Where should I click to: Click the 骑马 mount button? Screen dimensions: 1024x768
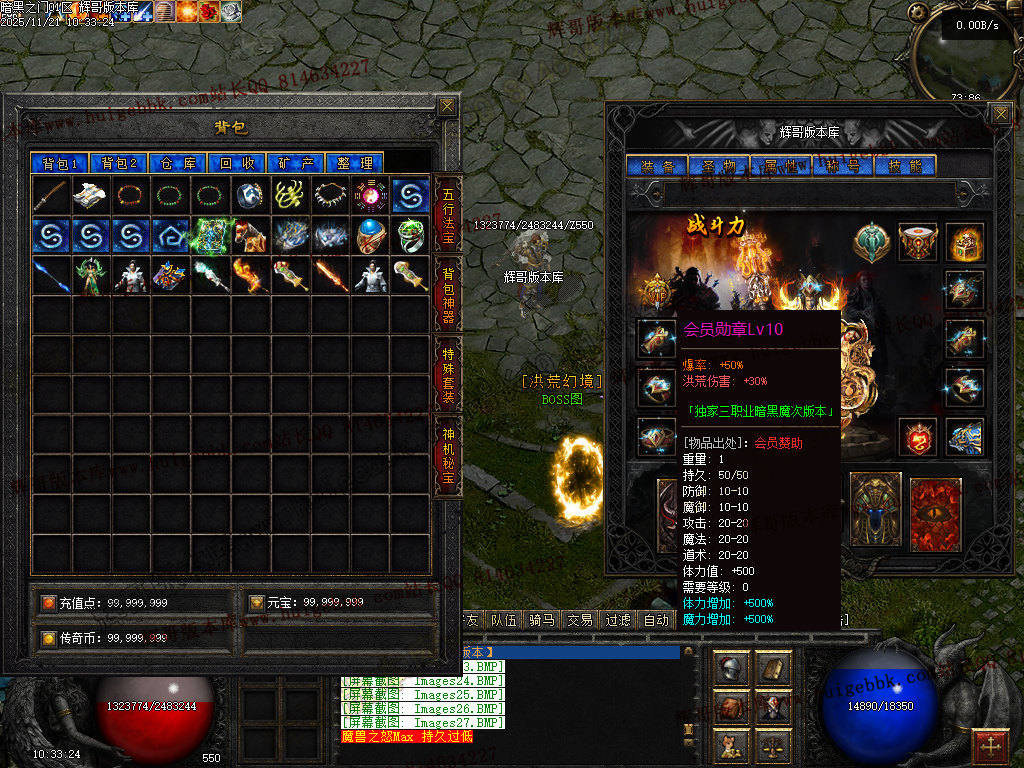[541, 620]
